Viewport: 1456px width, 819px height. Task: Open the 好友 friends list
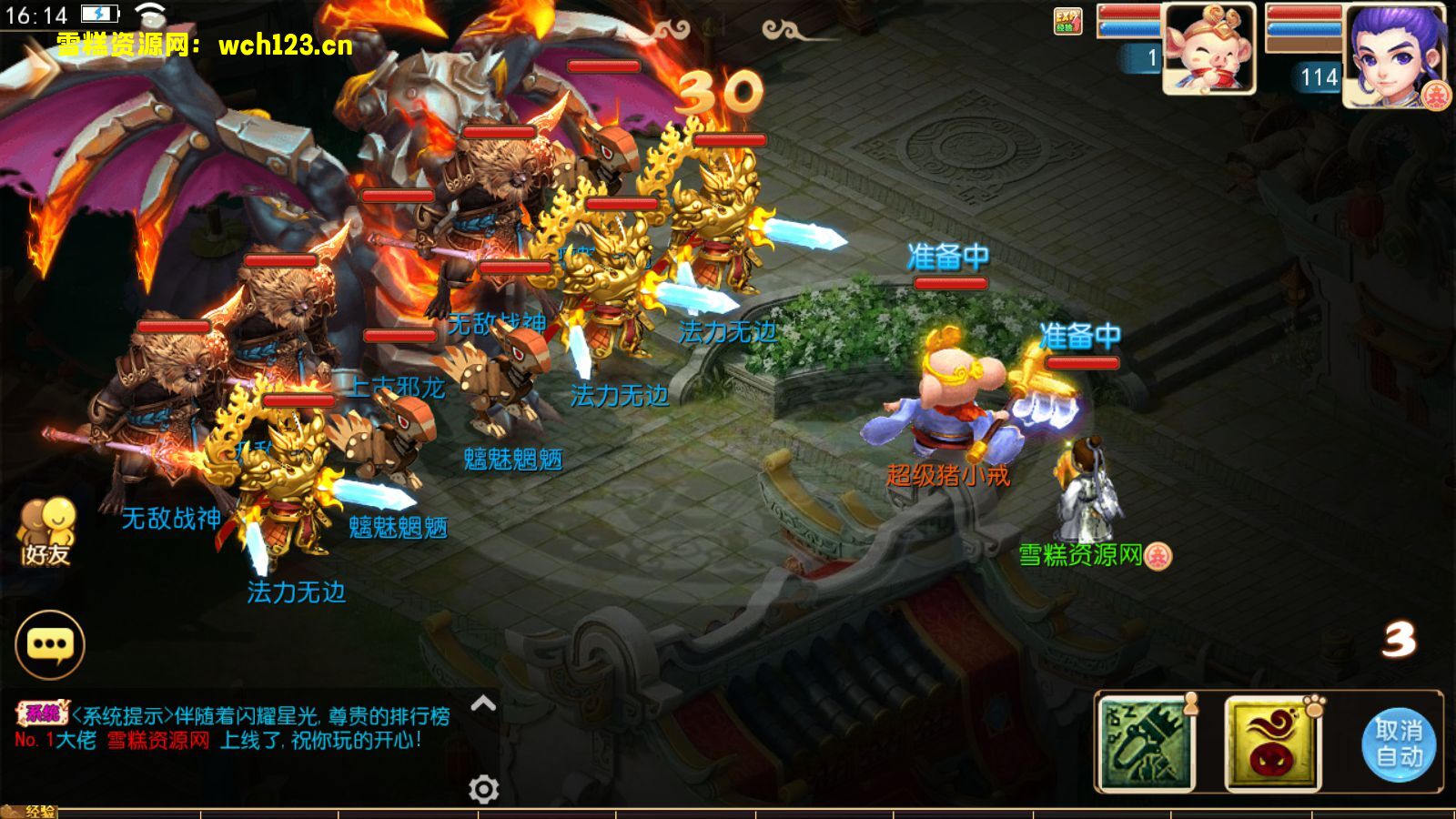pyautogui.click(x=46, y=531)
